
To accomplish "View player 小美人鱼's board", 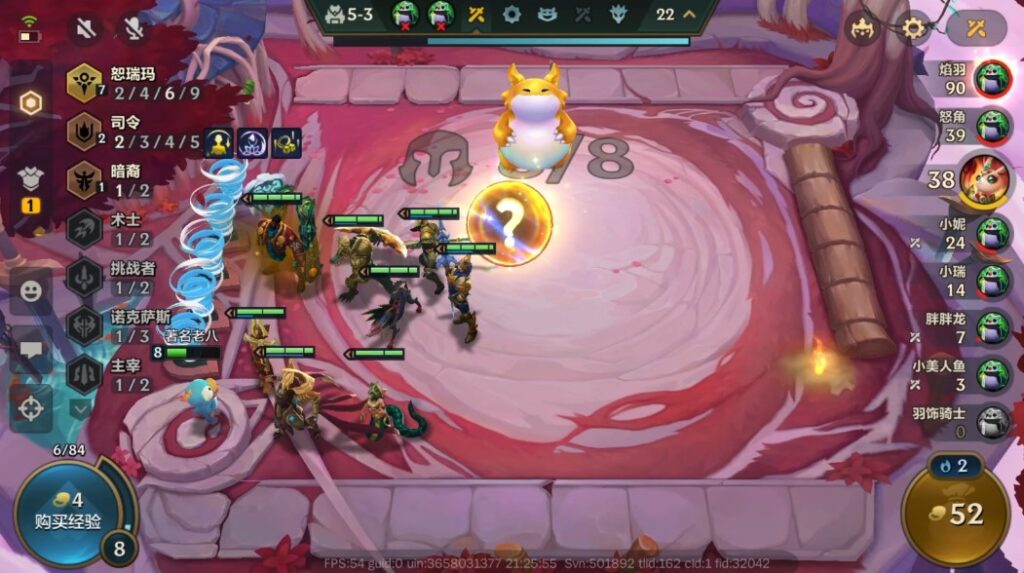I will point(992,374).
